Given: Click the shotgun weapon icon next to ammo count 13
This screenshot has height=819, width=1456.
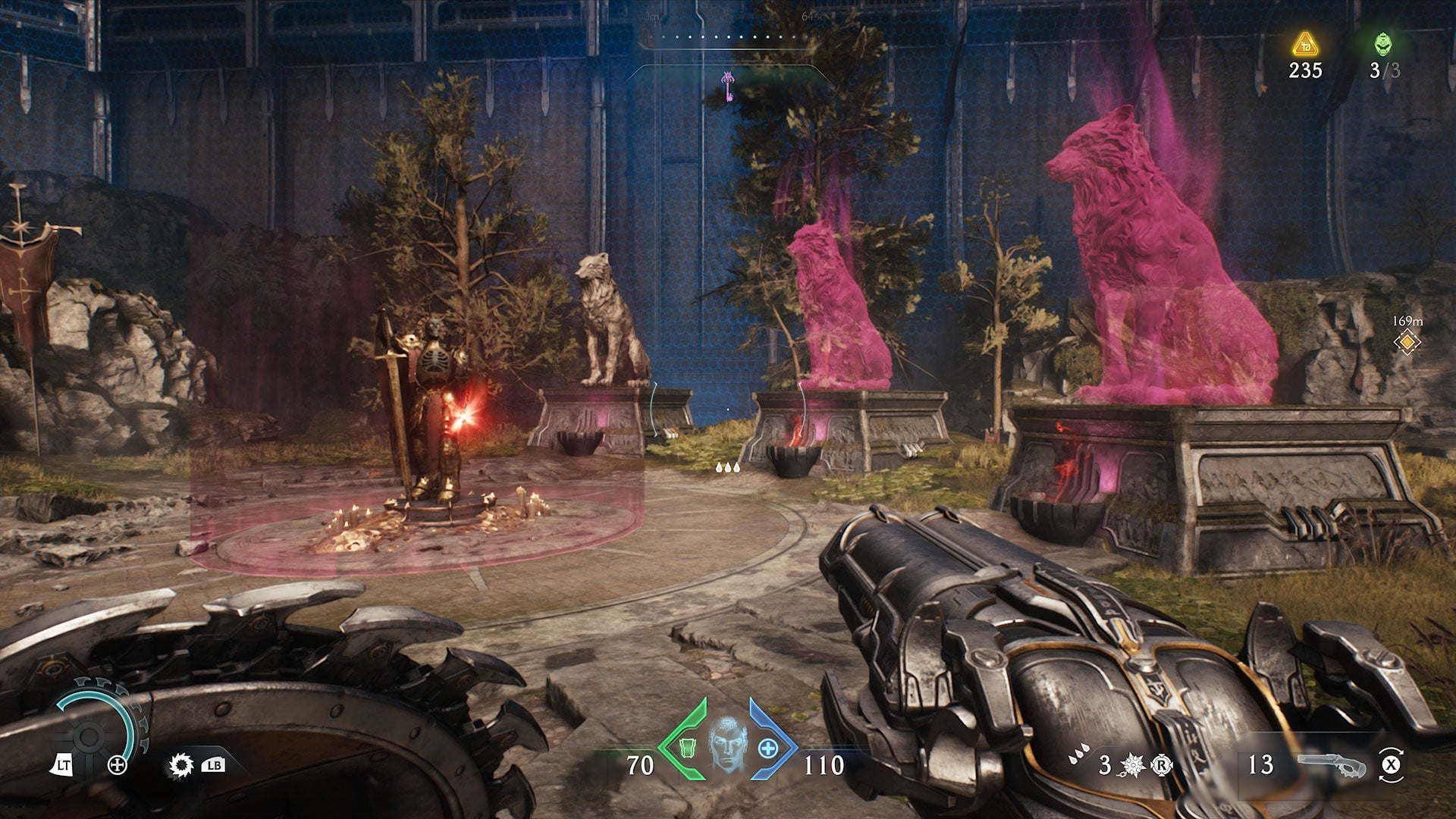Looking at the screenshot, I should click(1332, 764).
